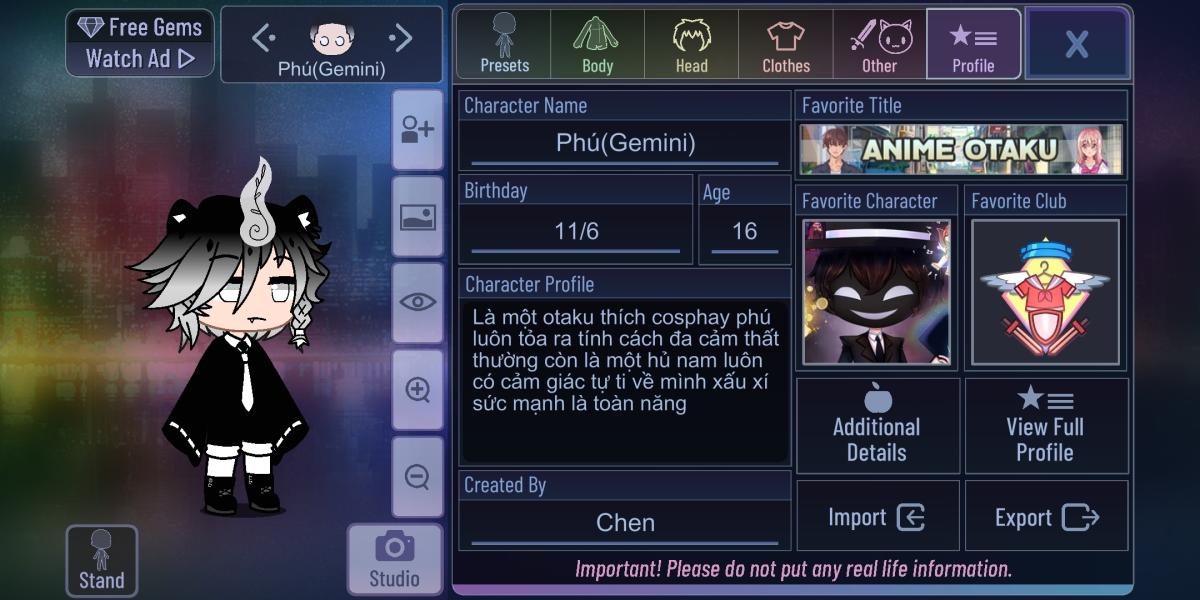Switch to the Body tab

597,45
